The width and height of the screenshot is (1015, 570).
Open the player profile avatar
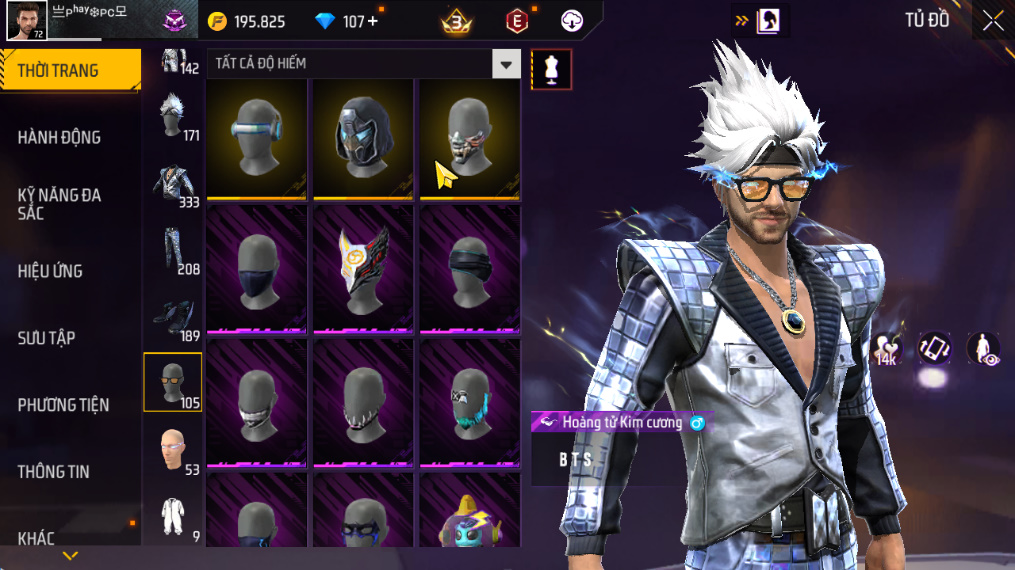(27, 21)
